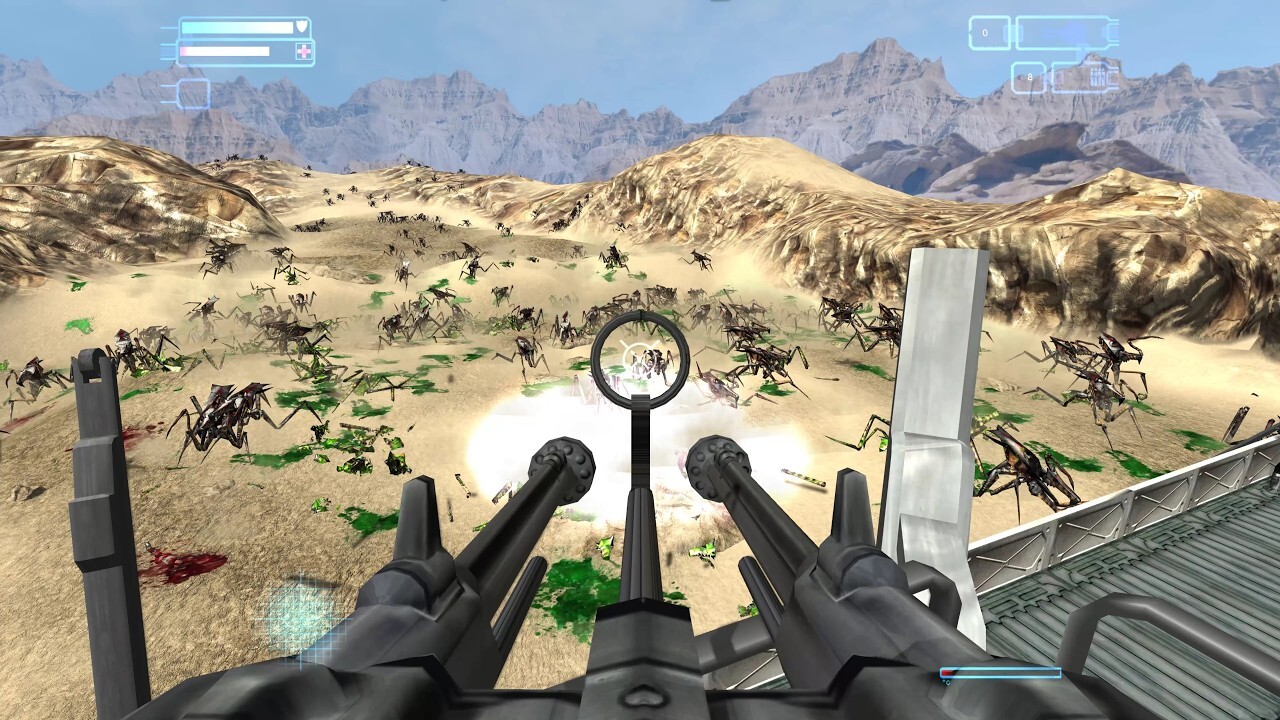The image size is (1280, 720).
Task: Click the shield icon beside the shield bar
Action: click(x=303, y=25)
